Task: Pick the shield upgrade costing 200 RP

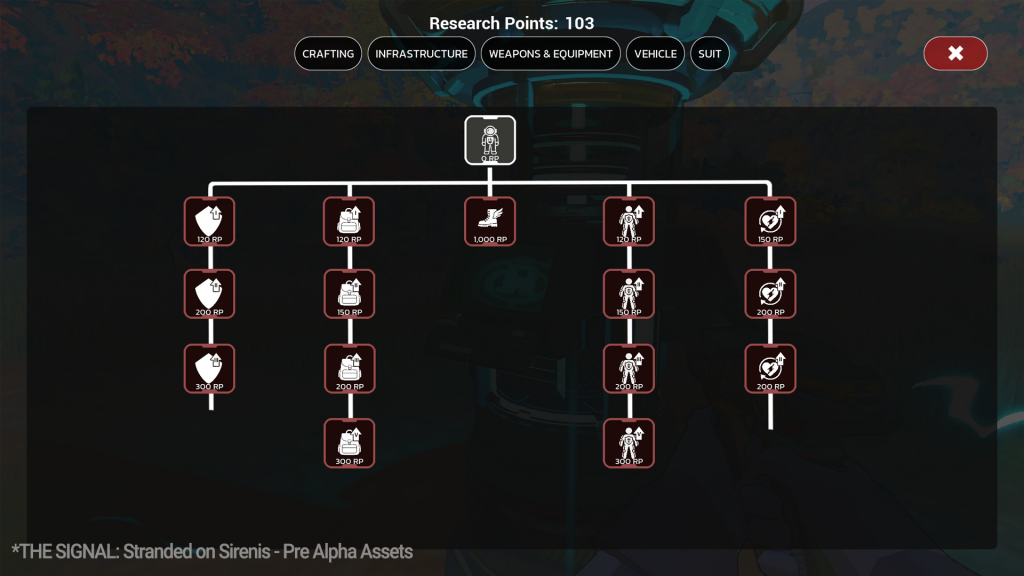Action: [210, 294]
